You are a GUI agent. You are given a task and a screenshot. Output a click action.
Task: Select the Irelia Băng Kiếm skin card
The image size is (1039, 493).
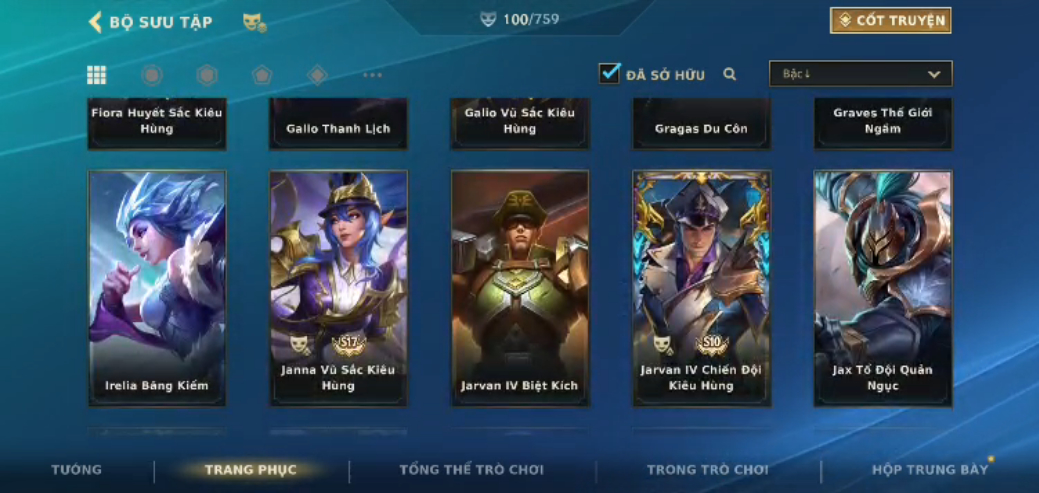157,288
